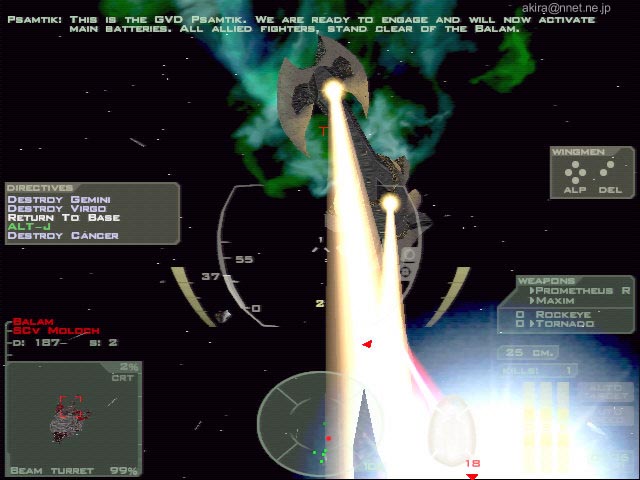Image resolution: width=640 pixels, height=480 pixels.
Task: Select the Destroy Gemini directive
Action: click(x=58, y=199)
